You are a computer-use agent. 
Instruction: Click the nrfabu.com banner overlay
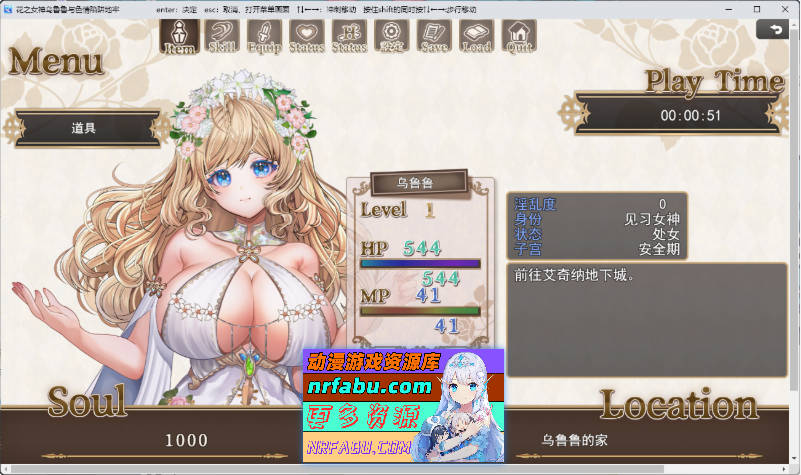click(x=405, y=406)
